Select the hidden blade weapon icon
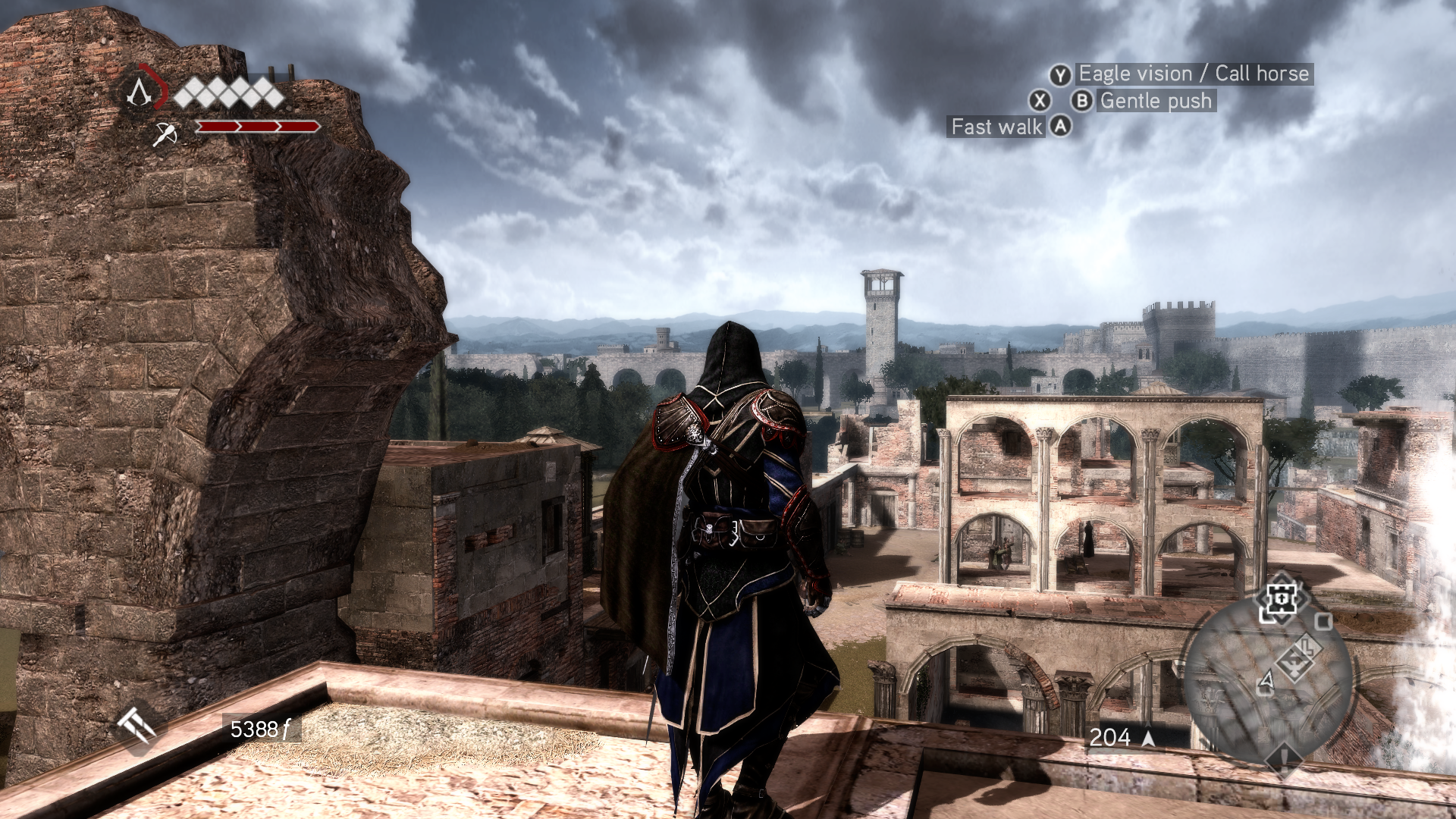Screen dimensions: 1456x819 [136, 728]
